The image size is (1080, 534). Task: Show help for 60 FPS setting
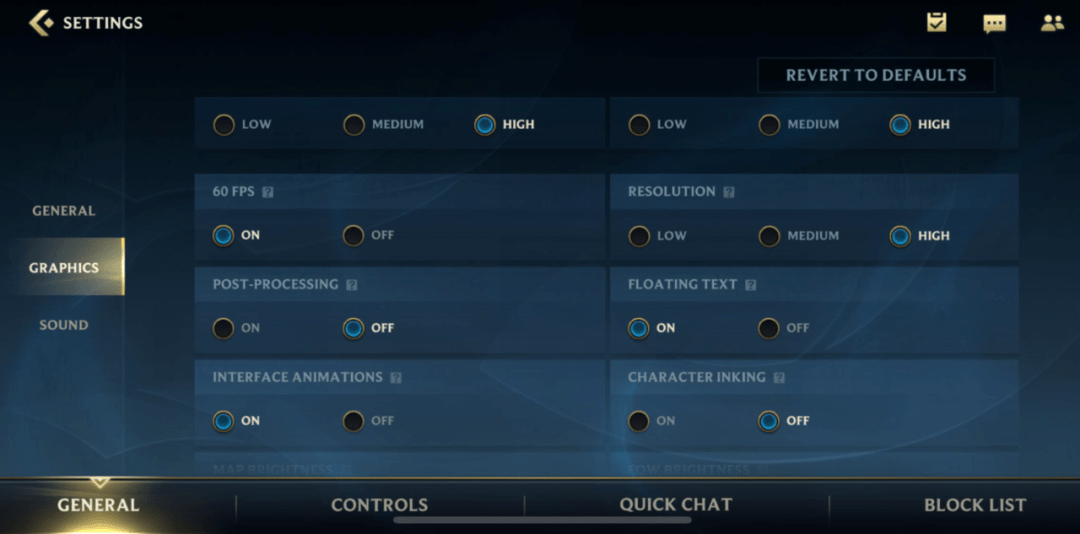[x=268, y=192]
